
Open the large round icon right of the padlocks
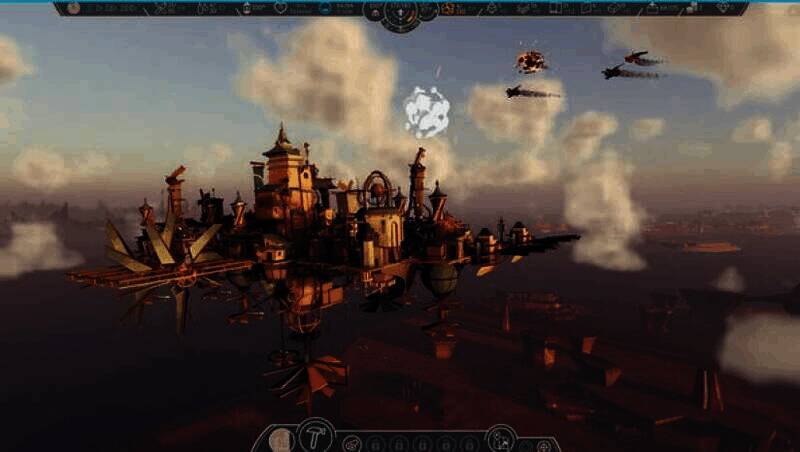click(x=501, y=438)
